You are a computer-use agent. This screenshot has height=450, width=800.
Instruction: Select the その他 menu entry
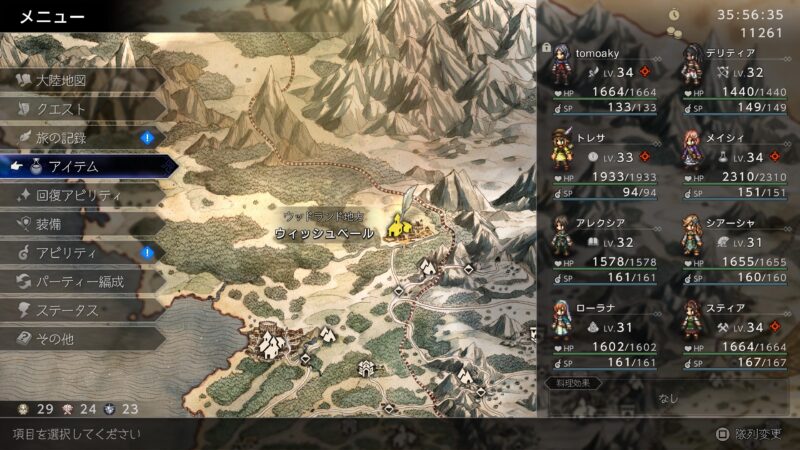(x=56, y=339)
